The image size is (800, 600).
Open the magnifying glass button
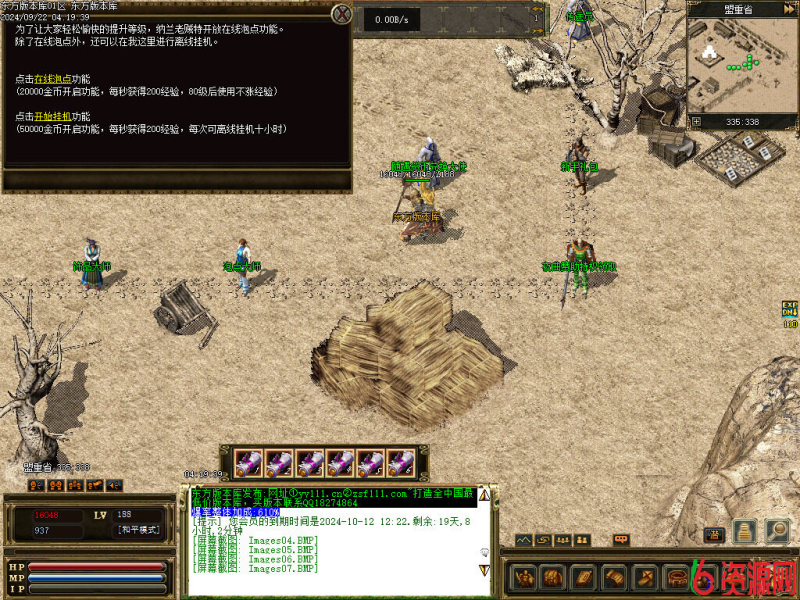point(777,531)
